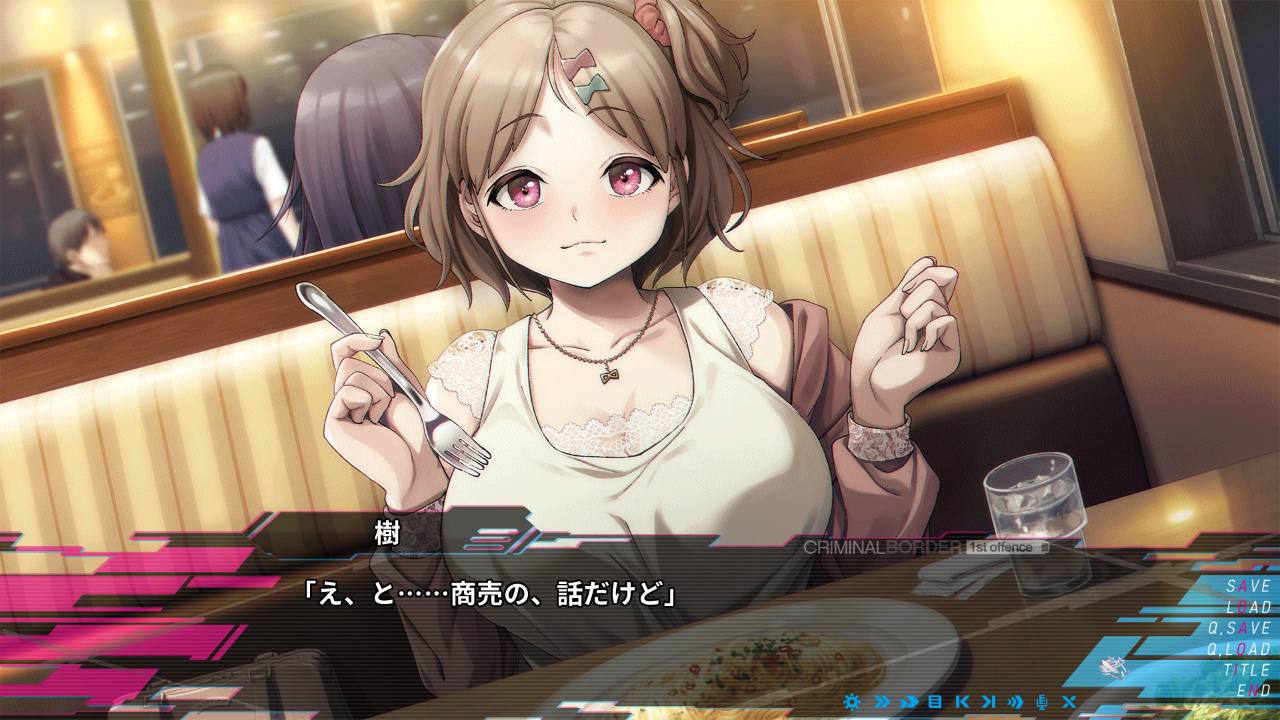Quick save with Q.SAVE
The image size is (1280, 720).
1239,628
